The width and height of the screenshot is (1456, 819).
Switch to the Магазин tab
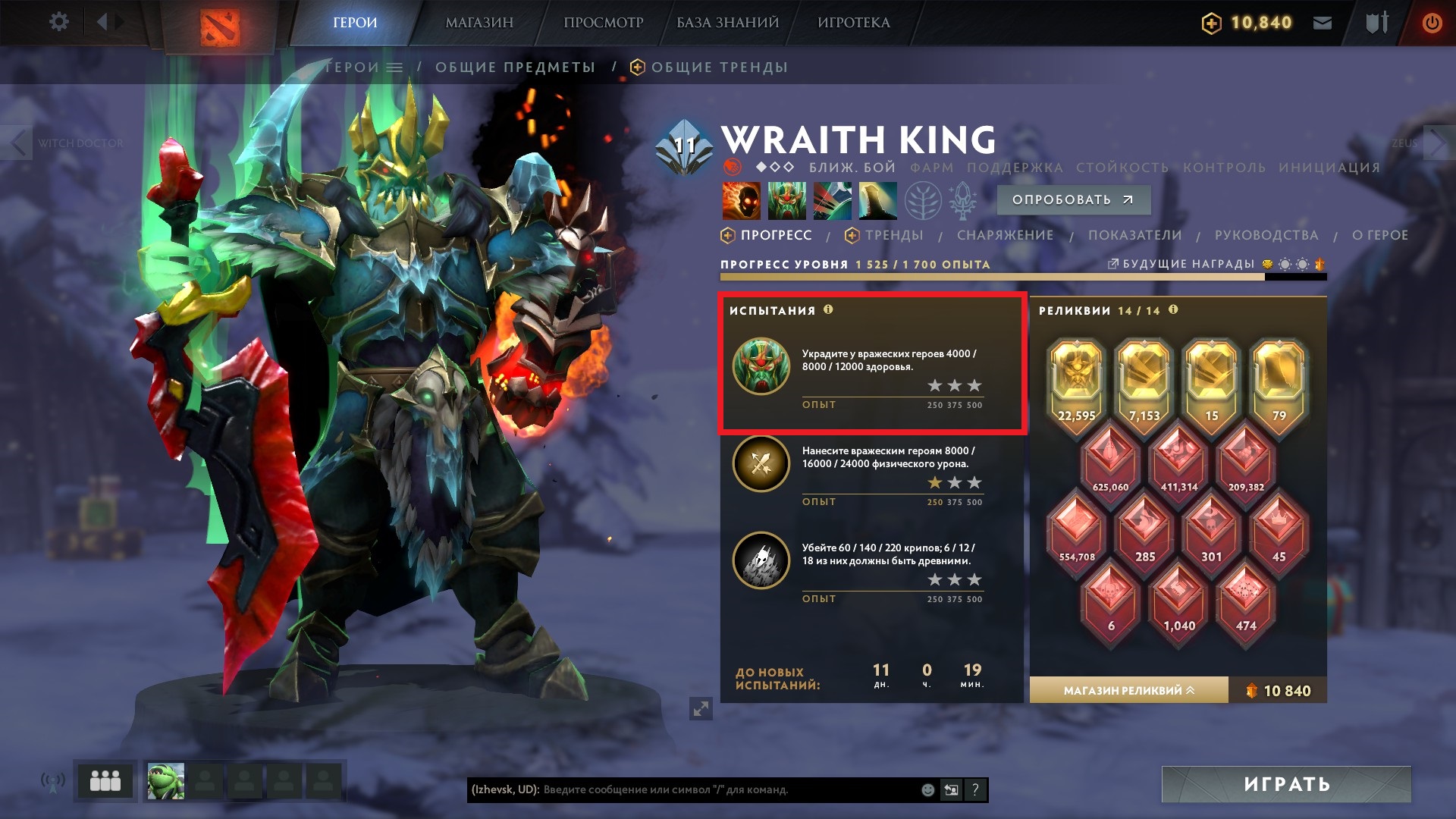[479, 23]
